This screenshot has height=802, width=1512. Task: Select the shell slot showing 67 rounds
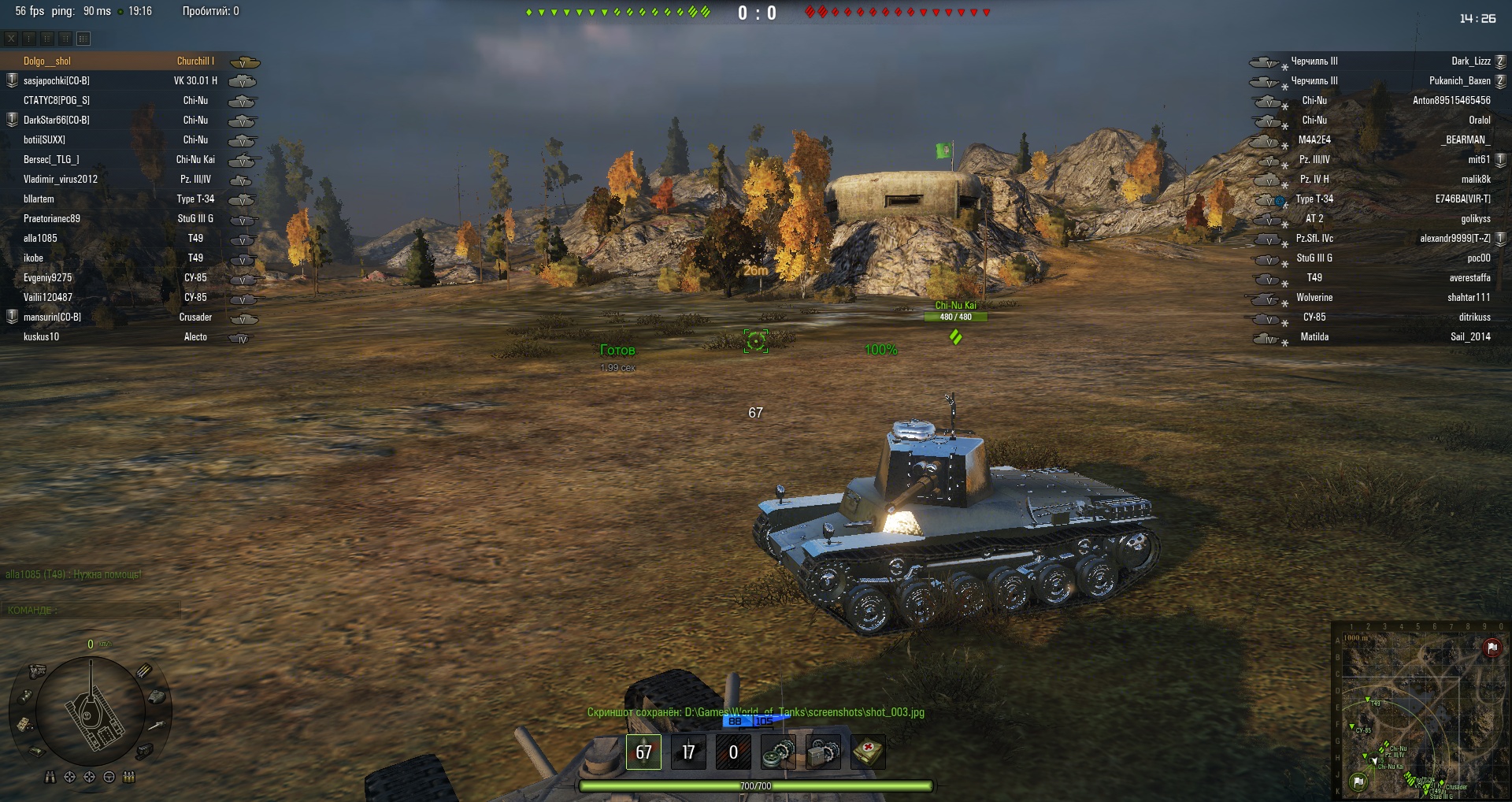643,752
